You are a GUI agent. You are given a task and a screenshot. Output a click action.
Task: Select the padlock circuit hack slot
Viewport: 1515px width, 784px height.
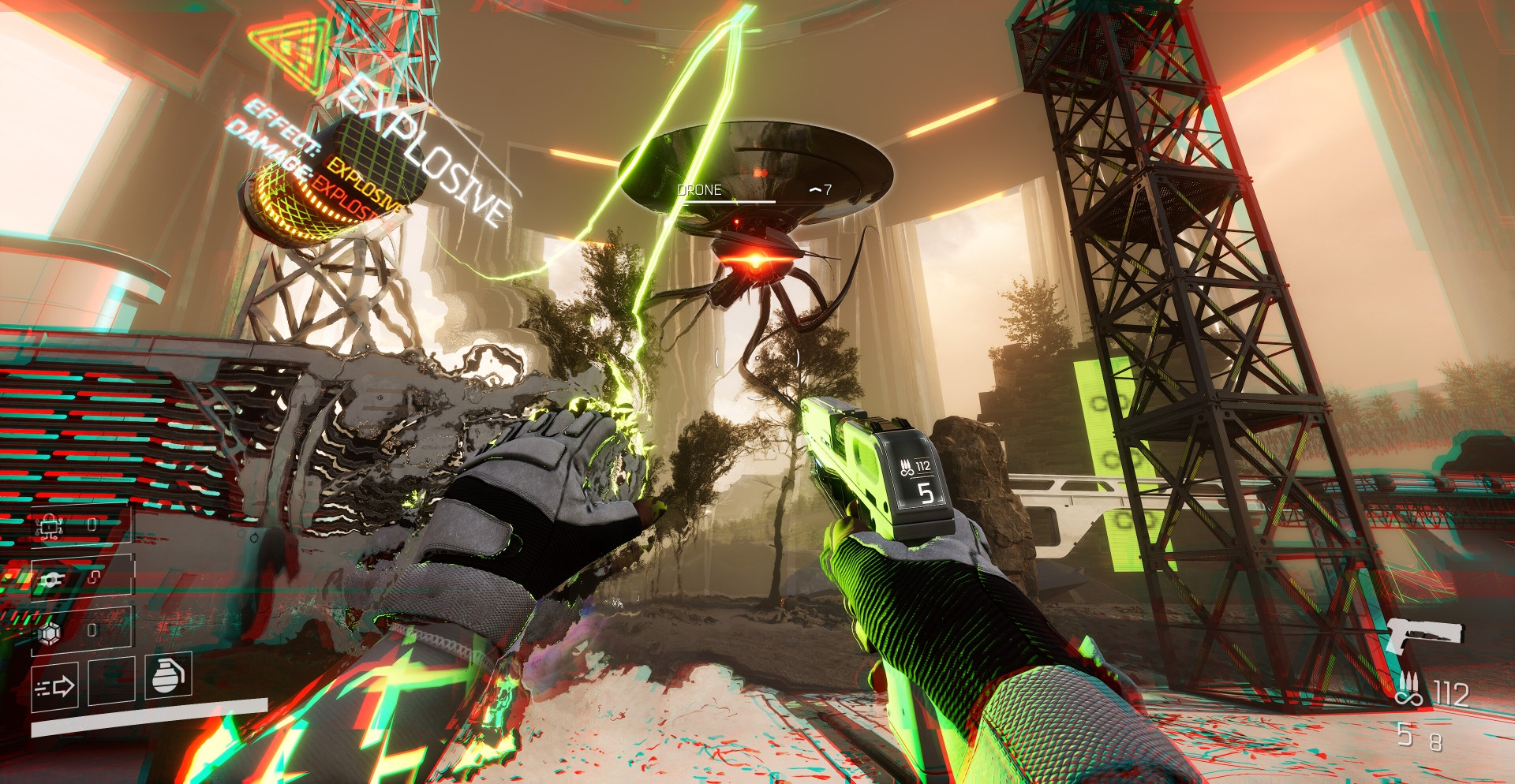(50, 527)
